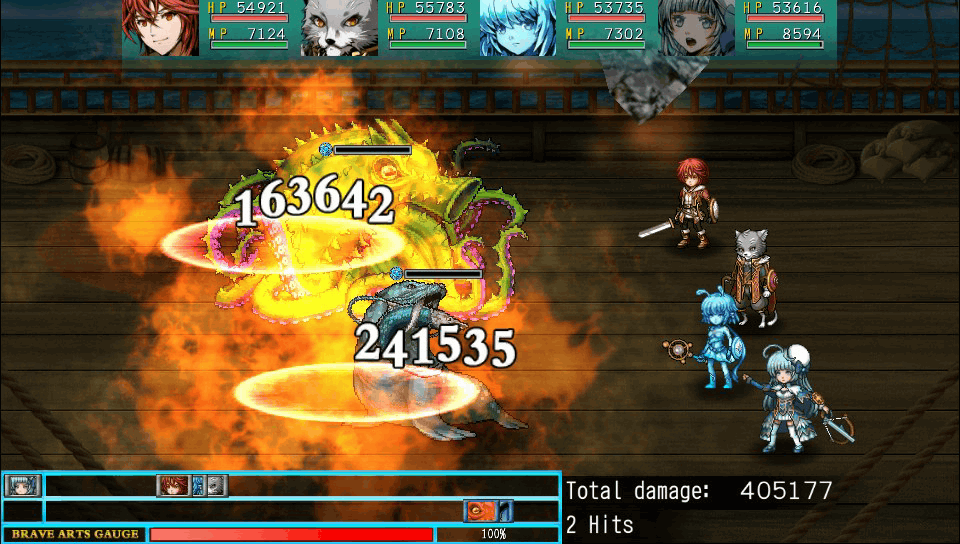Click the Brave Arts Gauge label
The image size is (960, 544).
tap(75, 534)
